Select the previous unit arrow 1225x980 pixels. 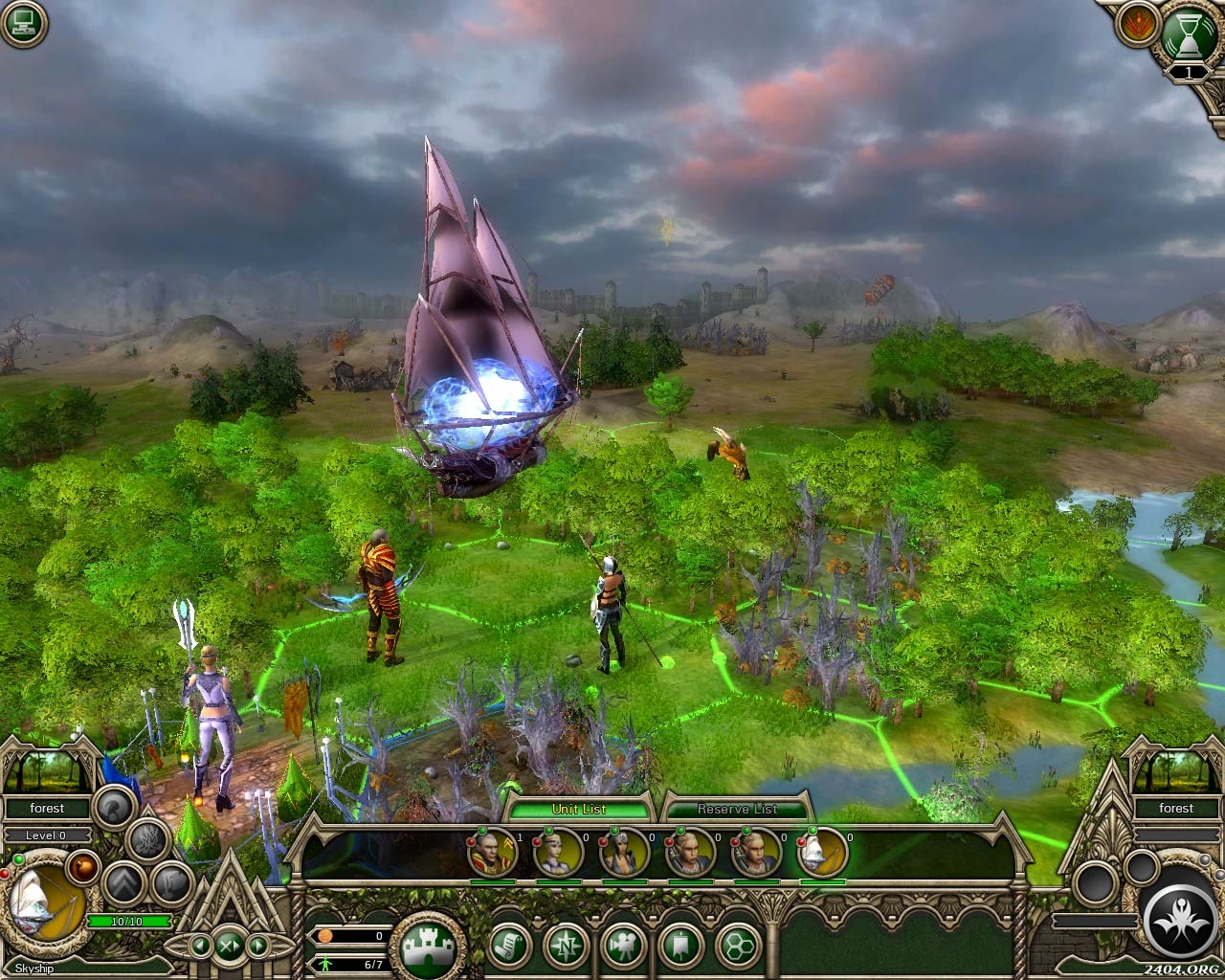point(201,947)
